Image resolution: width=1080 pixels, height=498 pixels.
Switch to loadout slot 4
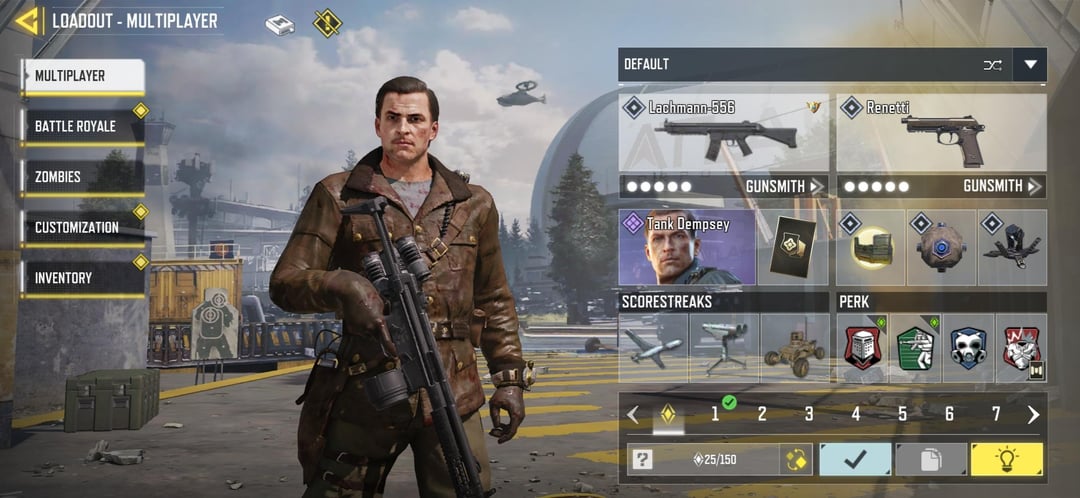click(x=856, y=414)
